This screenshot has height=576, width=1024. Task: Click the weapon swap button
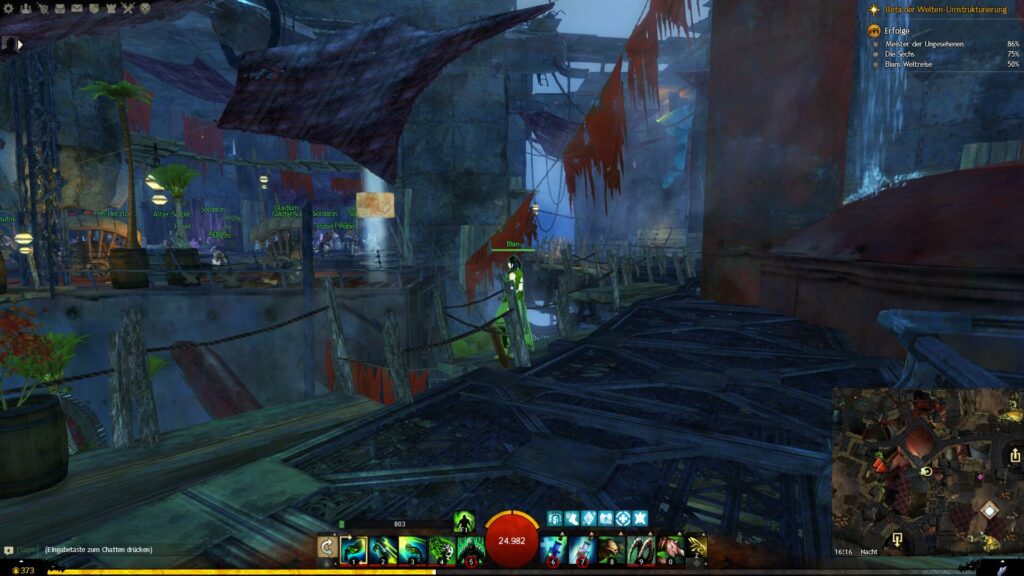coord(326,547)
